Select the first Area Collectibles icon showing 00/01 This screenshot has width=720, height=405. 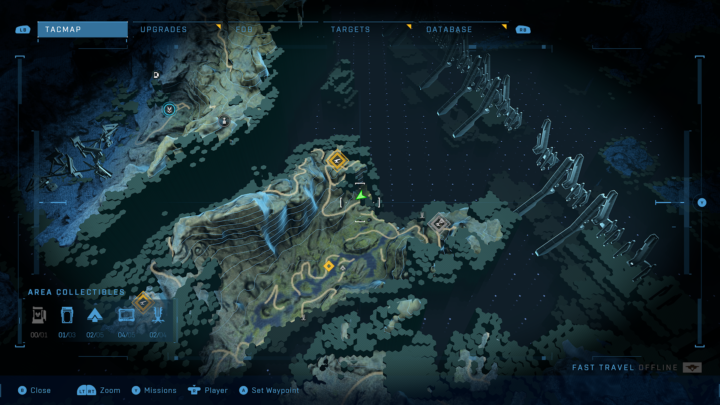tap(40, 317)
